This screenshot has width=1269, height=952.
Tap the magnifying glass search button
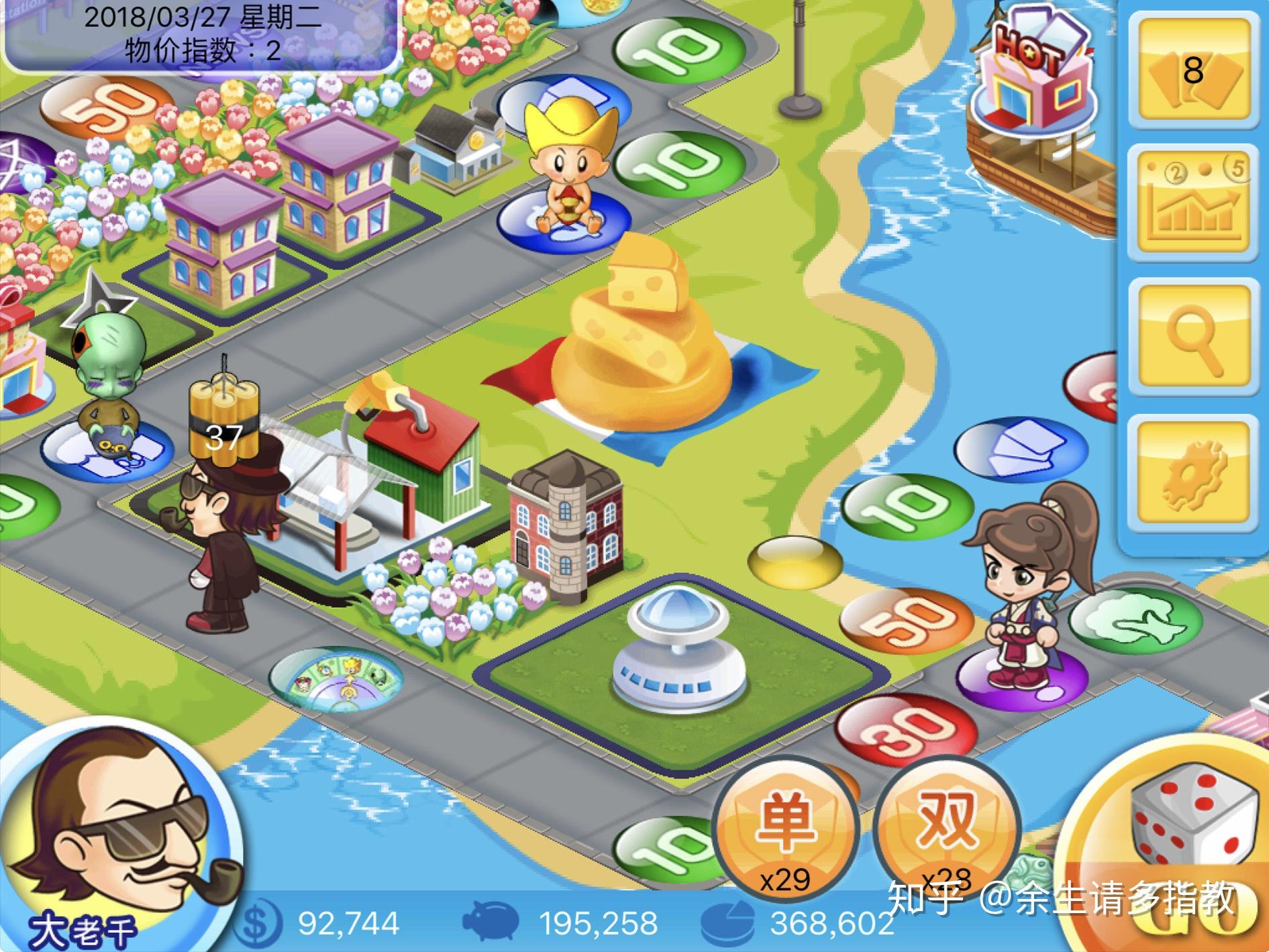[x=1192, y=339]
